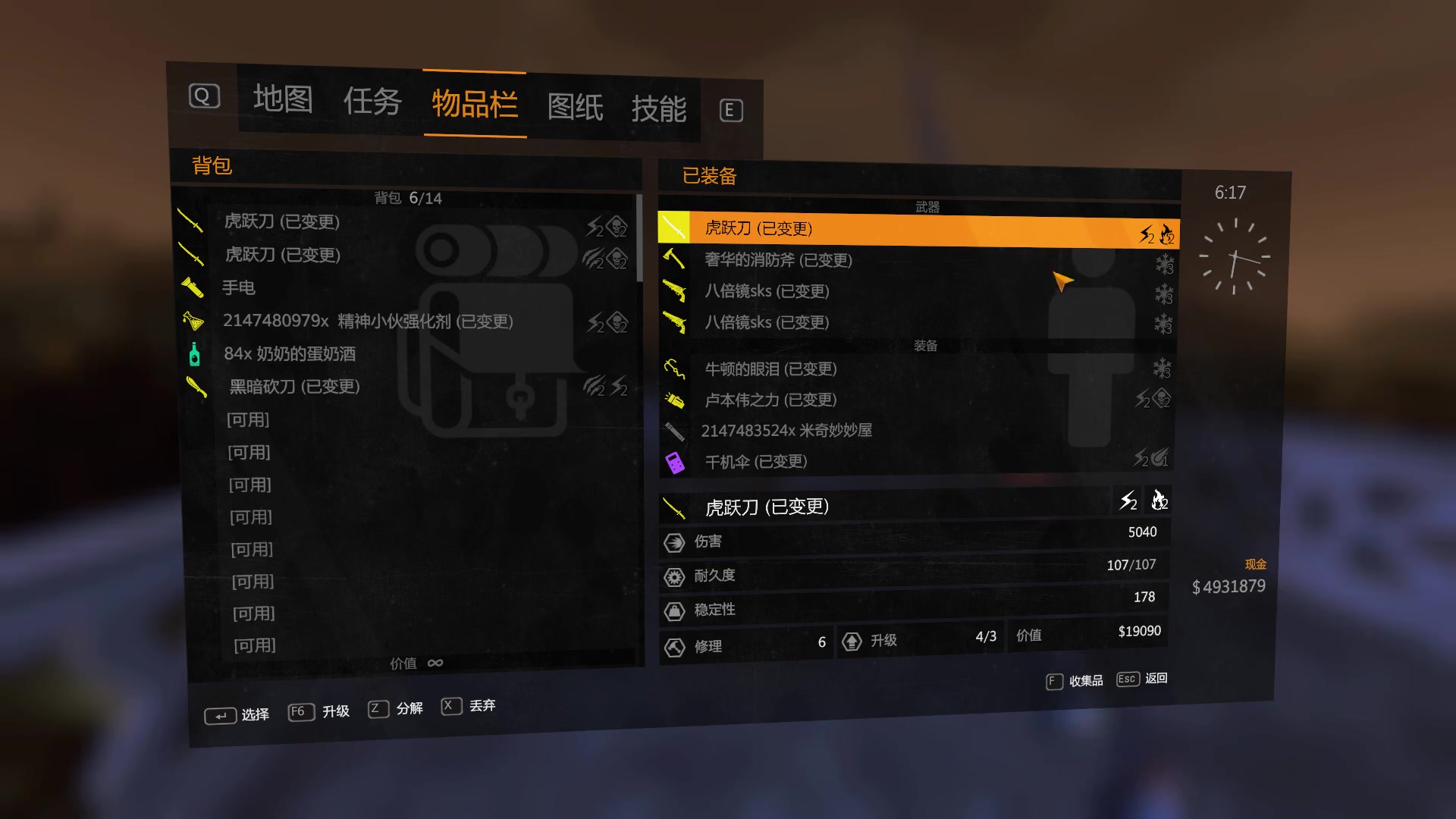Image resolution: width=1456 pixels, height=819 pixels.
Task: Click the pistol icon beside the first 八倍镜sks
Action: 673,290
